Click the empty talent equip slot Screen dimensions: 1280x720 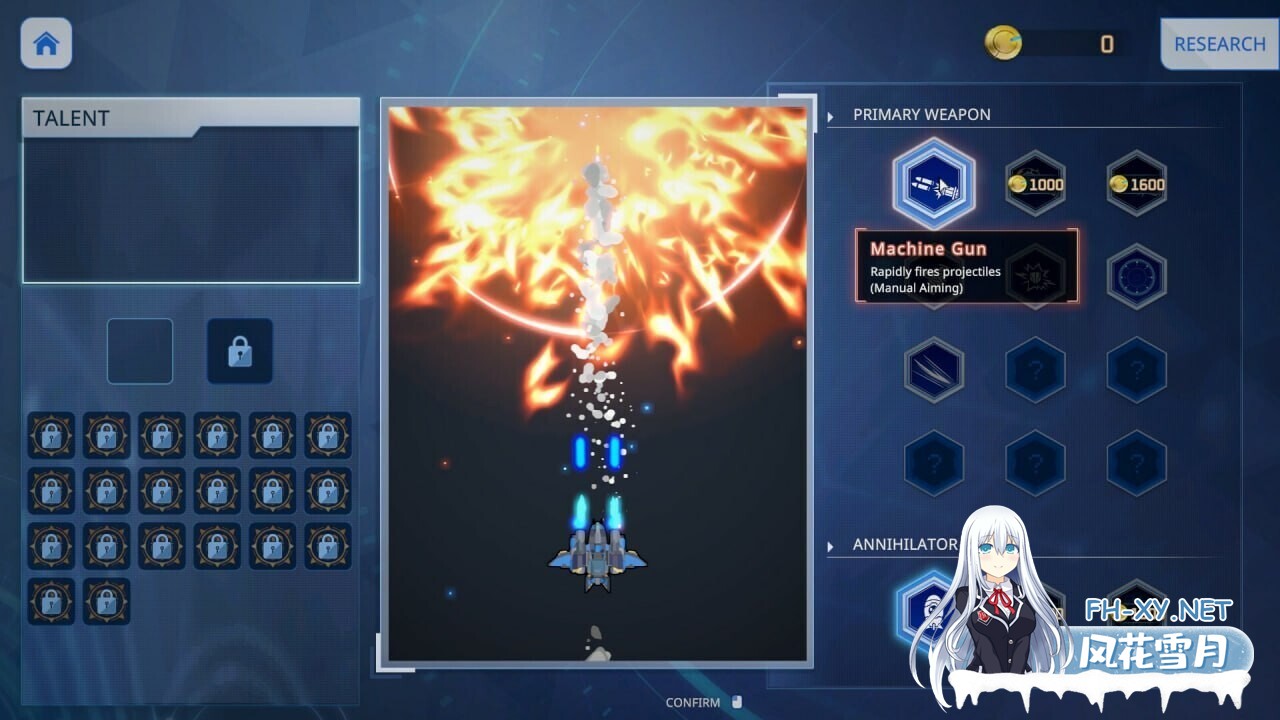[140, 351]
